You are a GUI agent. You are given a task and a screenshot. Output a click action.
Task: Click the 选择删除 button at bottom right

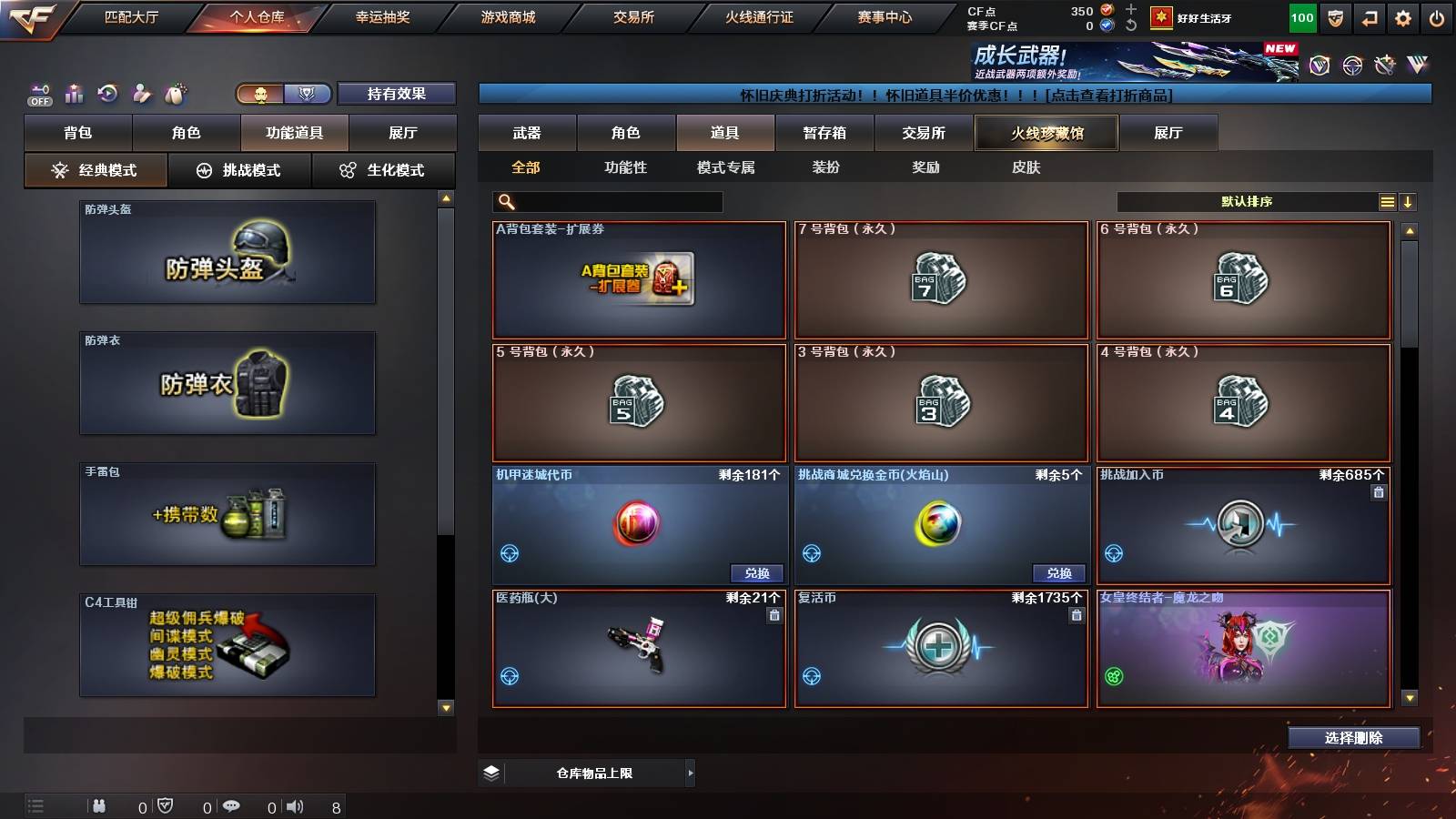click(x=1355, y=738)
